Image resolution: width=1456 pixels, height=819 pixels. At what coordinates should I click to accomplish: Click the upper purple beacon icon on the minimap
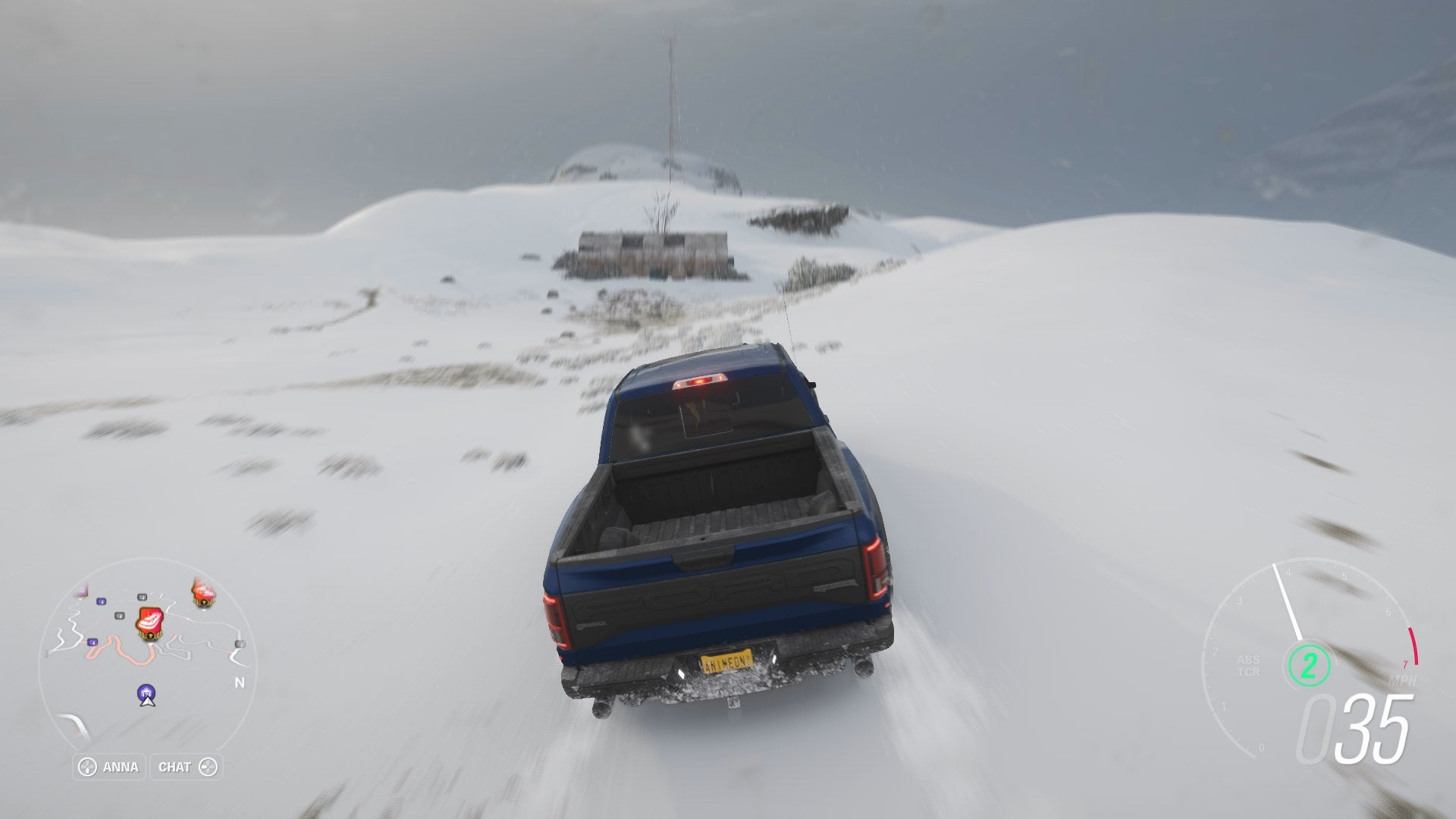coord(101,601)
